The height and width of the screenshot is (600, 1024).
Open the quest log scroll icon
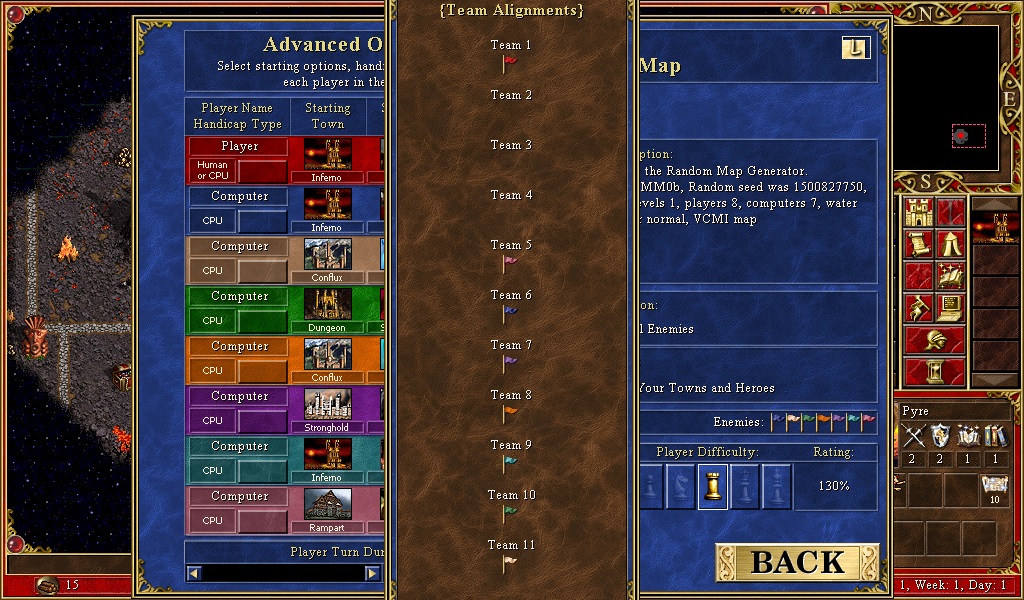pos(918,244)
